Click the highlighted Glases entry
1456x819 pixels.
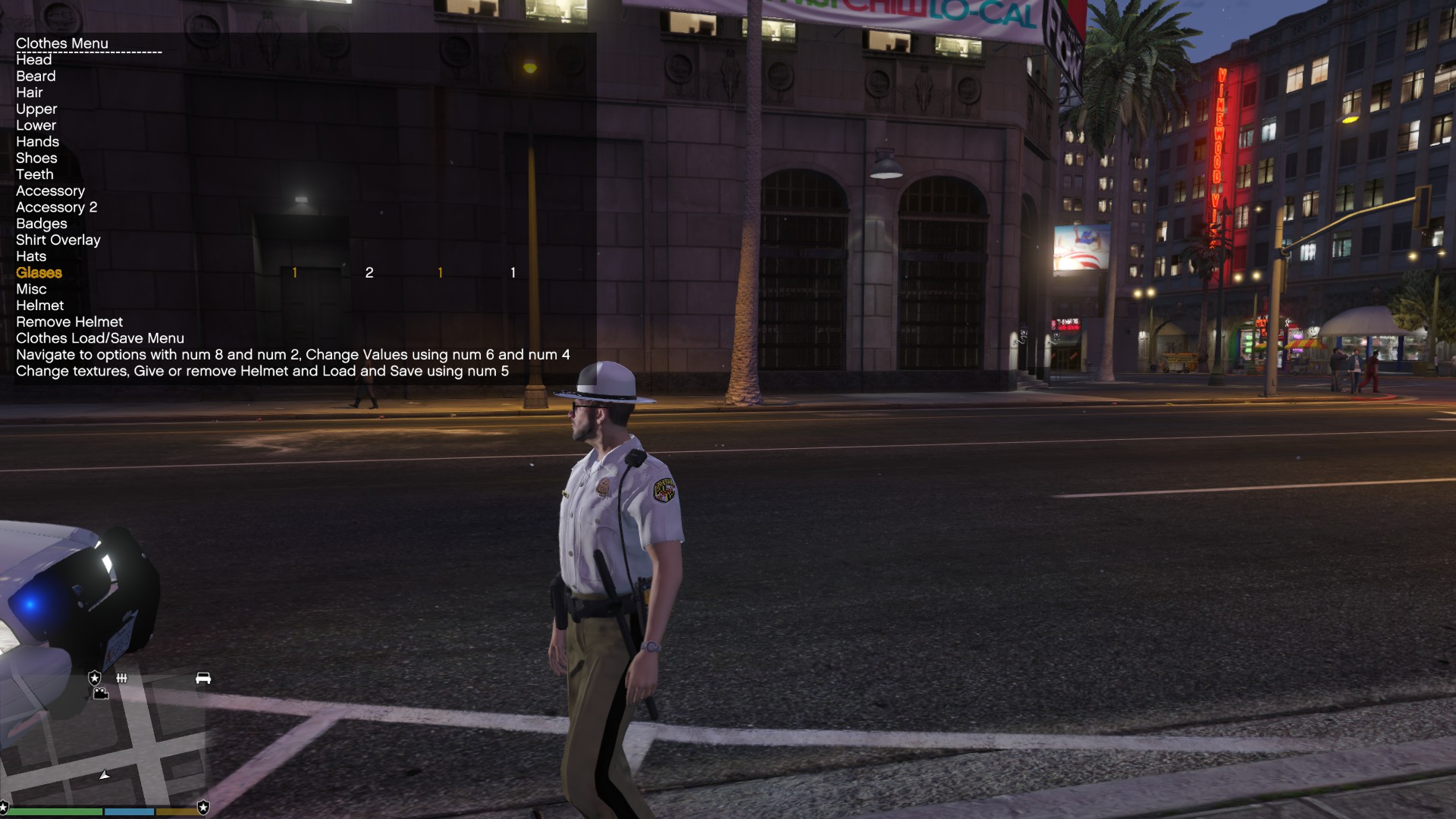click(x=39, y=273)
